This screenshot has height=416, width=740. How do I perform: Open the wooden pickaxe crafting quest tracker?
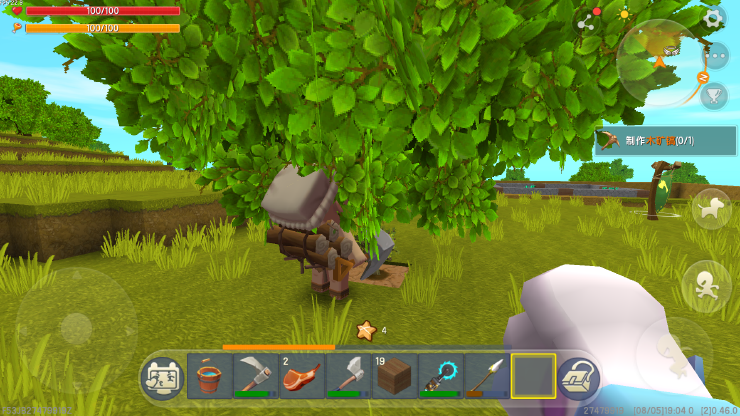666,141
